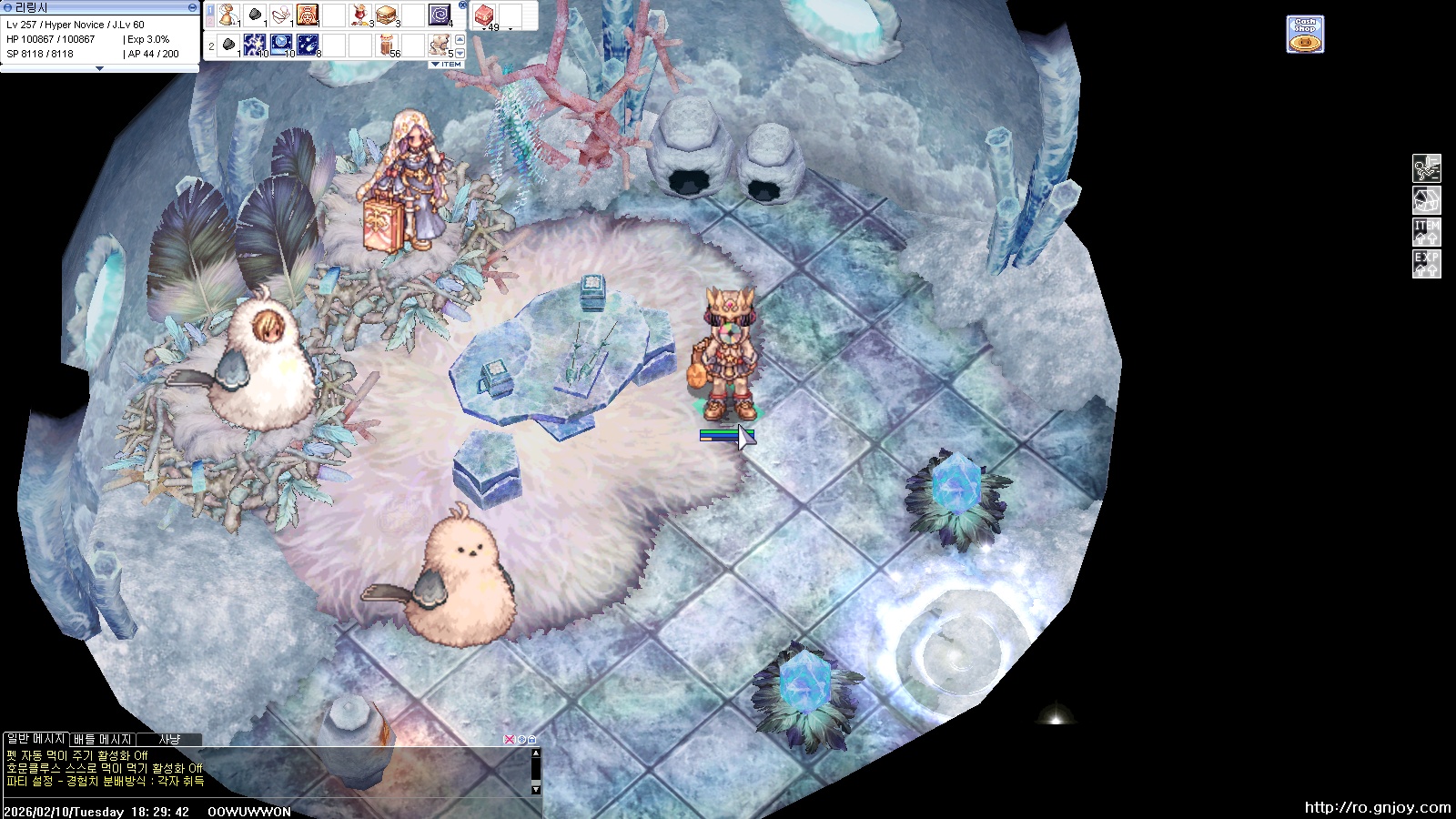Open the Cash Shop

point(1304,35)
